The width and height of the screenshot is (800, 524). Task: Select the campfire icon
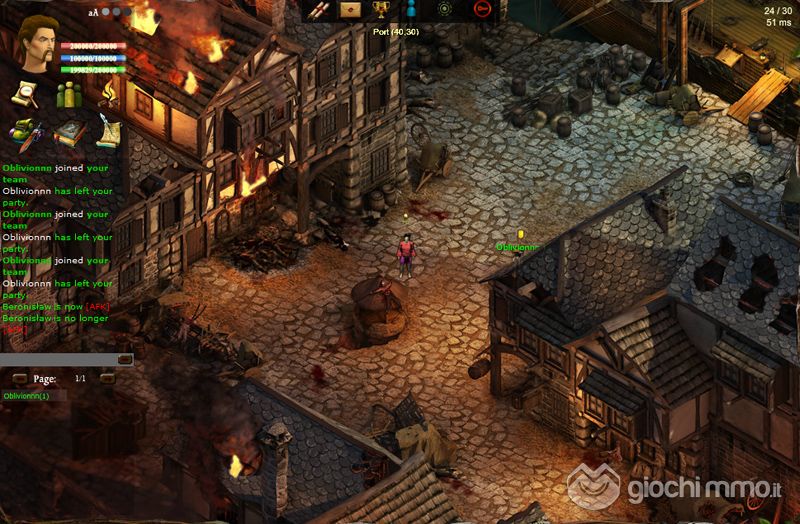(107, 94)
